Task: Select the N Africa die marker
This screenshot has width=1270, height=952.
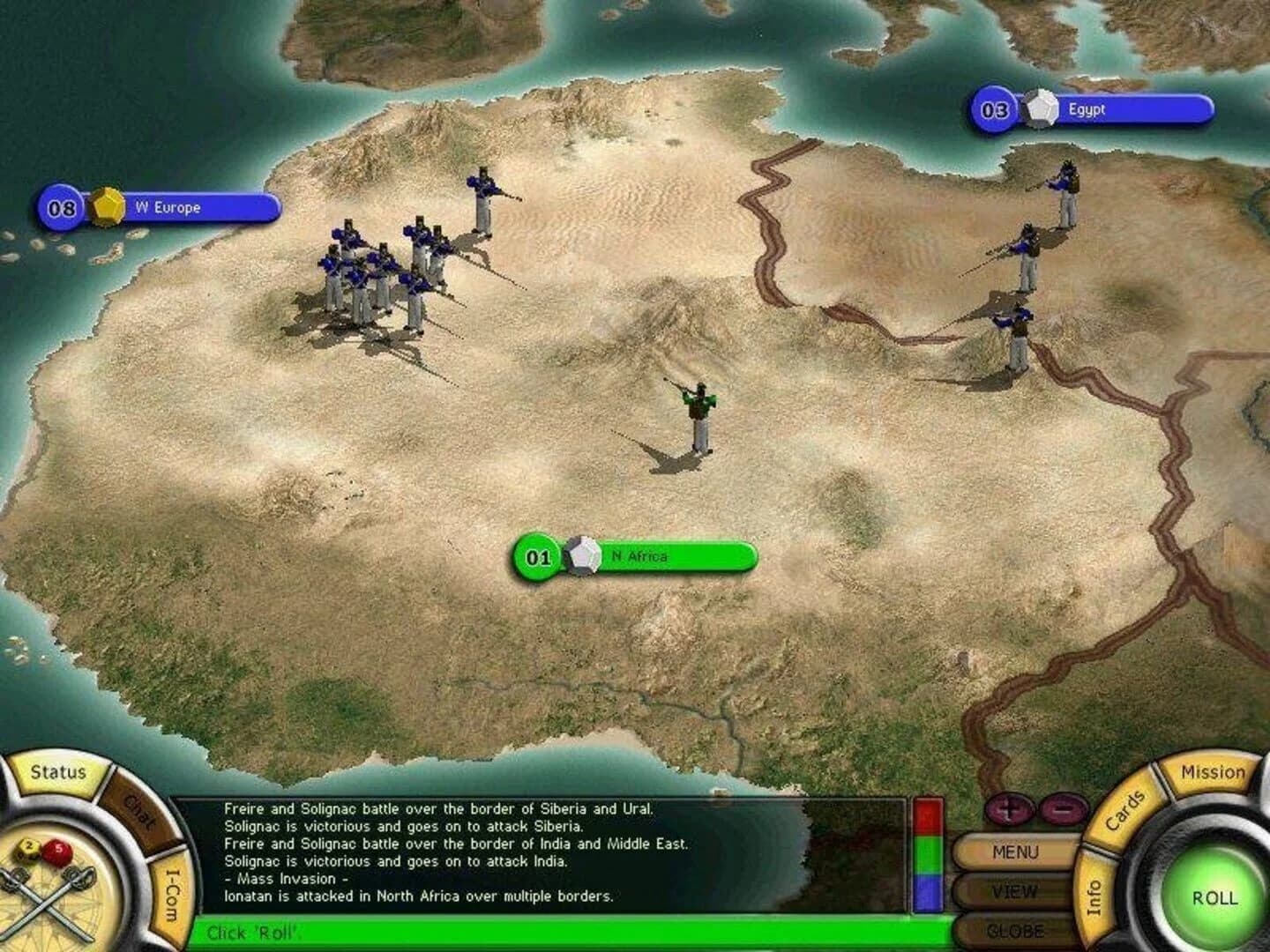Action: [581, 555]
